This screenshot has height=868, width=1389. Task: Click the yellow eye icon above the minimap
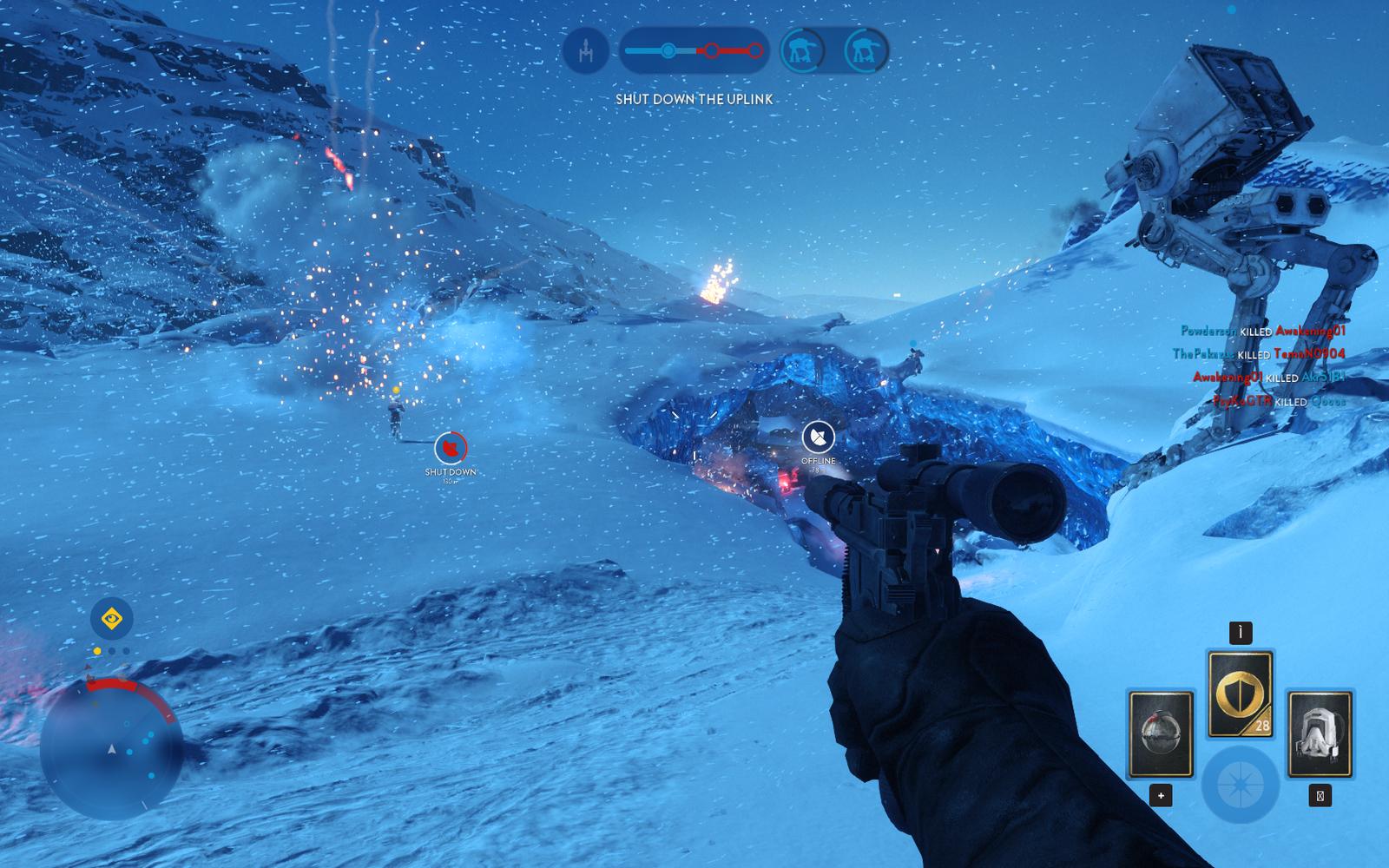(111, 619)
